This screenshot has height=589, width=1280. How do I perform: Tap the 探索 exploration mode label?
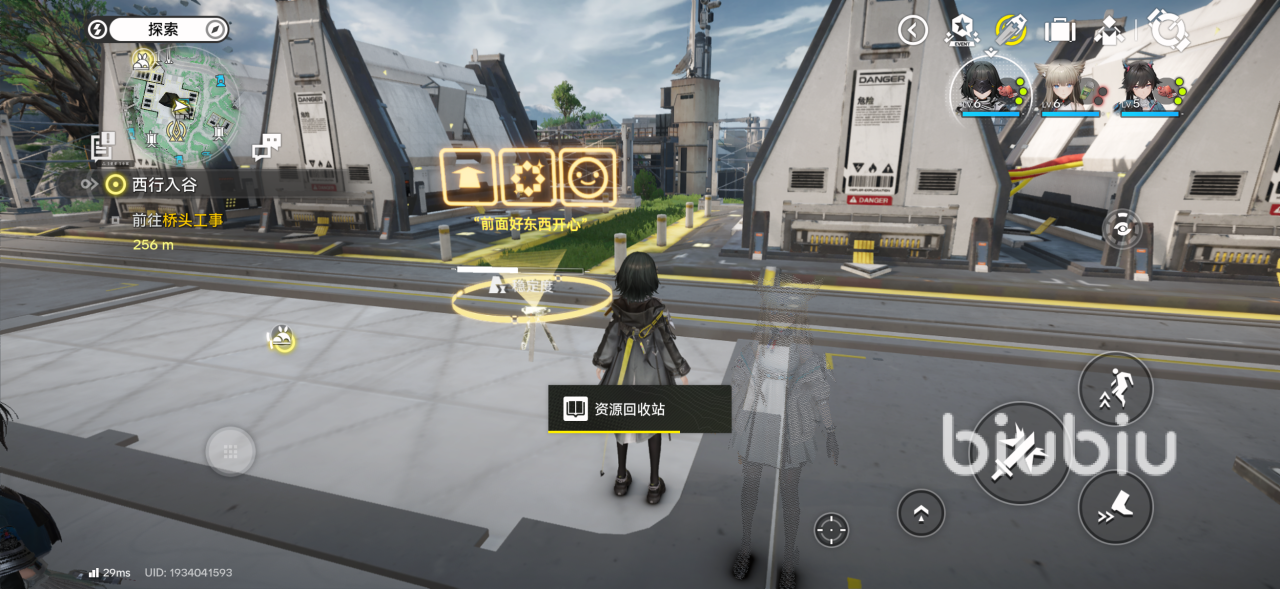(x=163, y=29)
